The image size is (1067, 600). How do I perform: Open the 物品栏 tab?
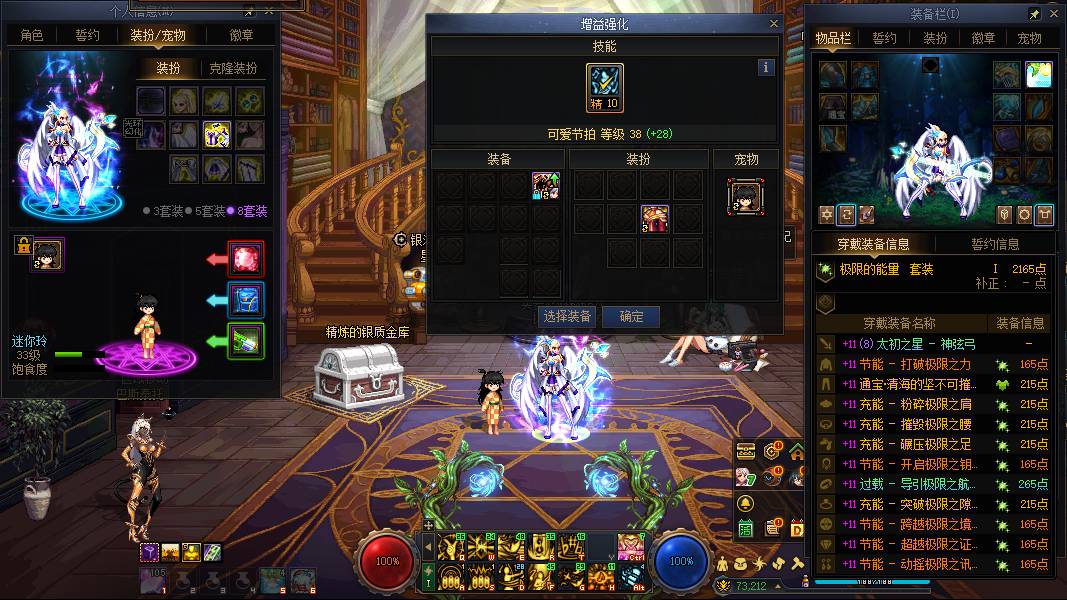coord(833,39)
